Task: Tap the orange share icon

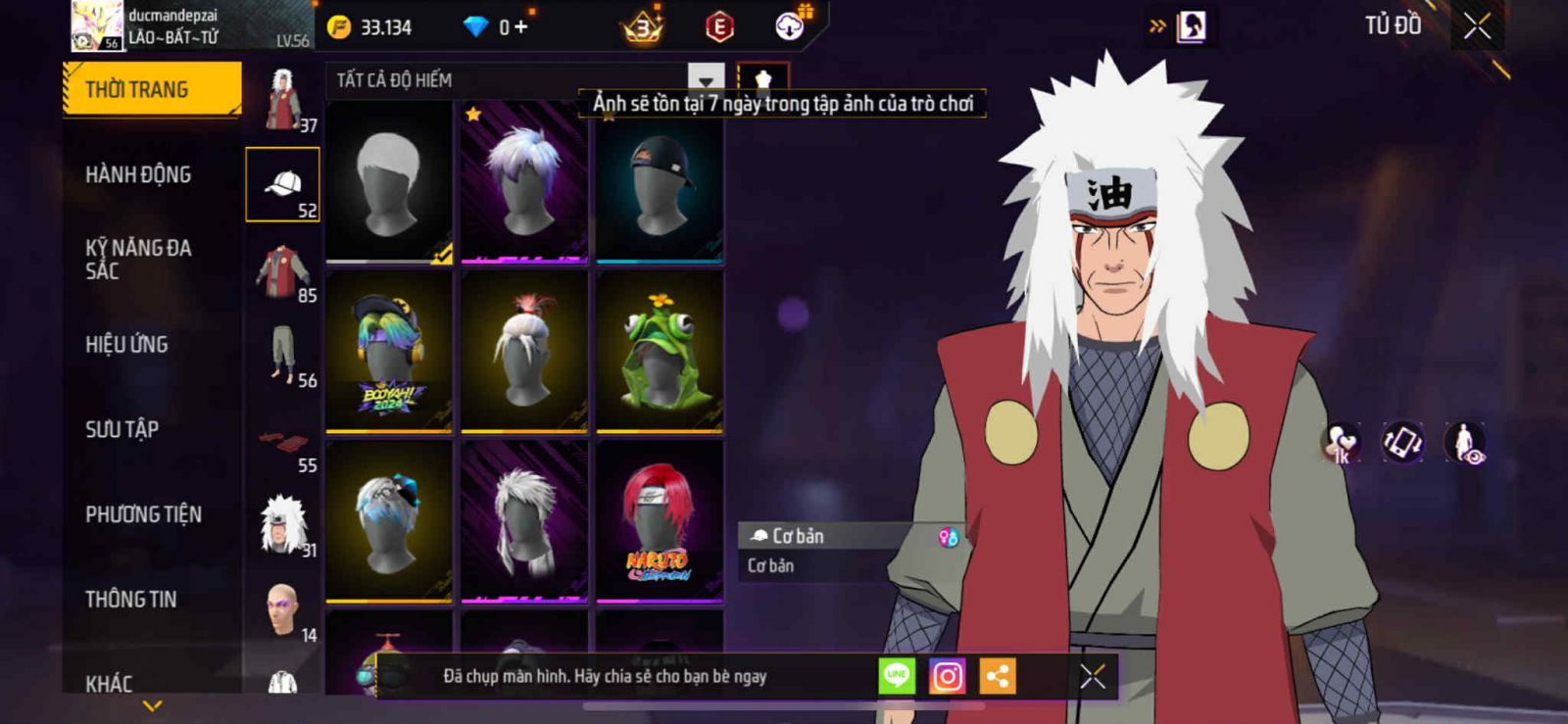Action: [998, 676]
